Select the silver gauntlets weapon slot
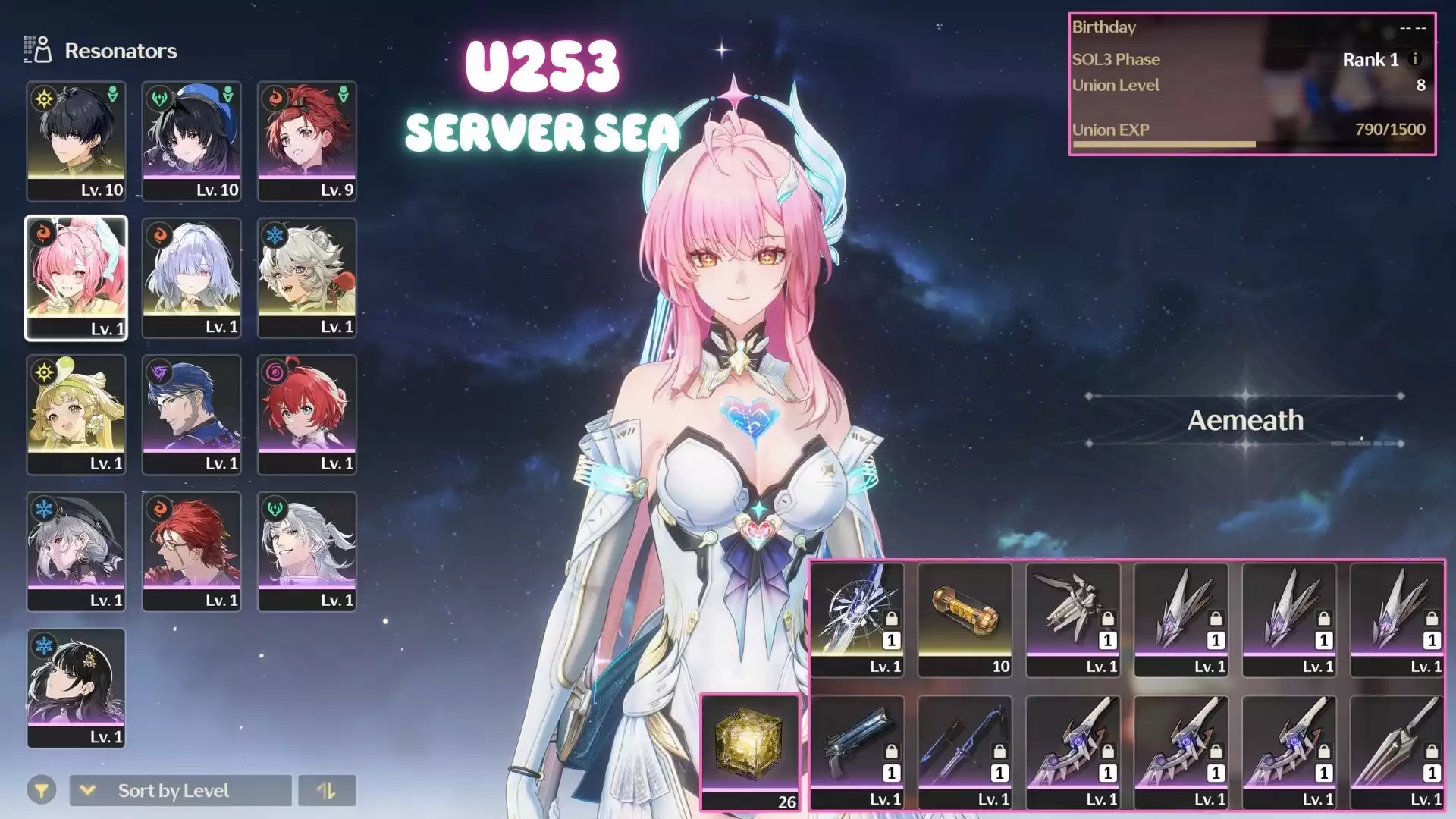The height and width of the screenshot is (819, 1456). pyautogui.click(x=1073, y=618)
